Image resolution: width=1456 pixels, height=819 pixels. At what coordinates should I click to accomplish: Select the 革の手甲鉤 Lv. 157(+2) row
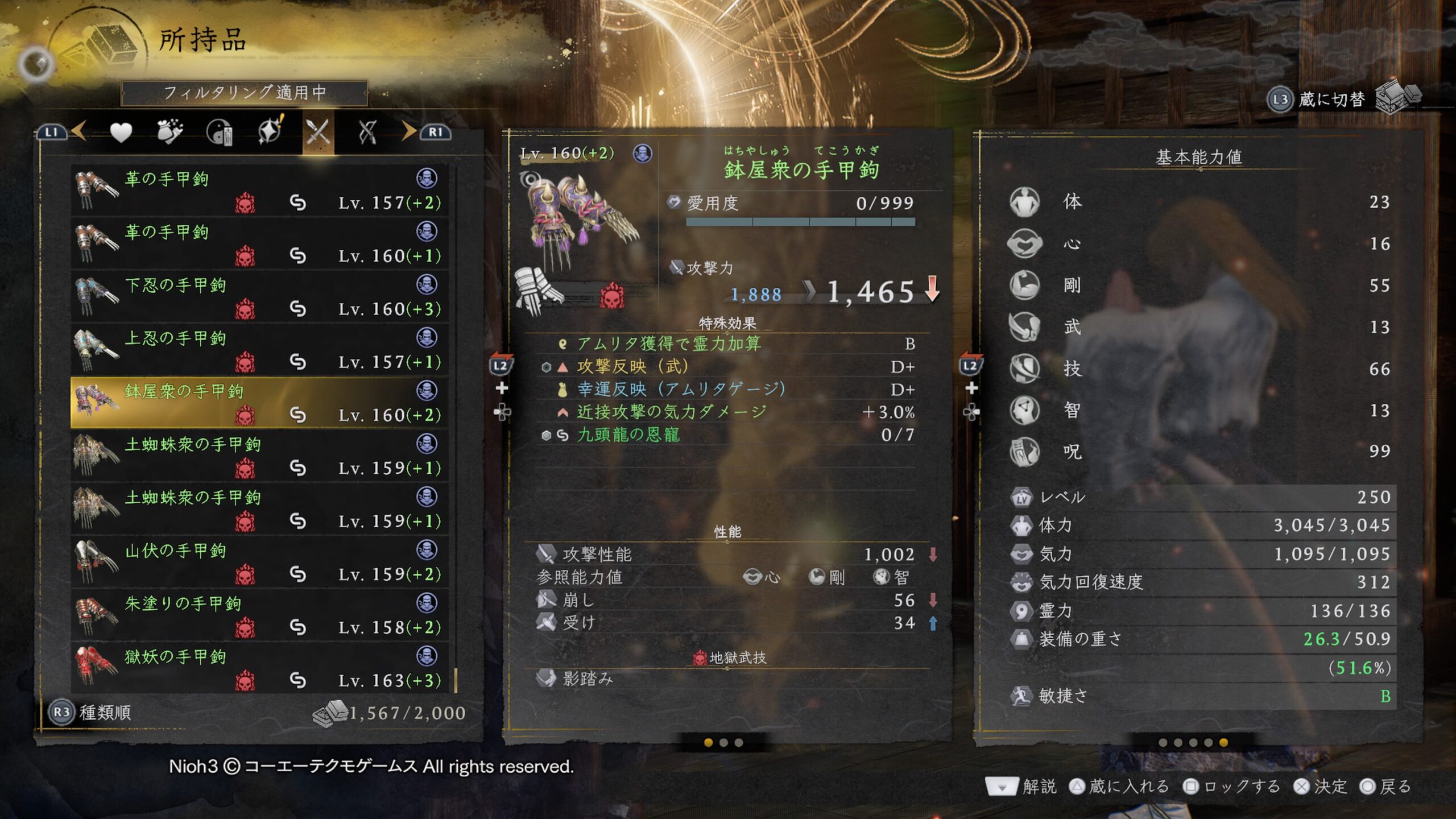coord(259,191)
